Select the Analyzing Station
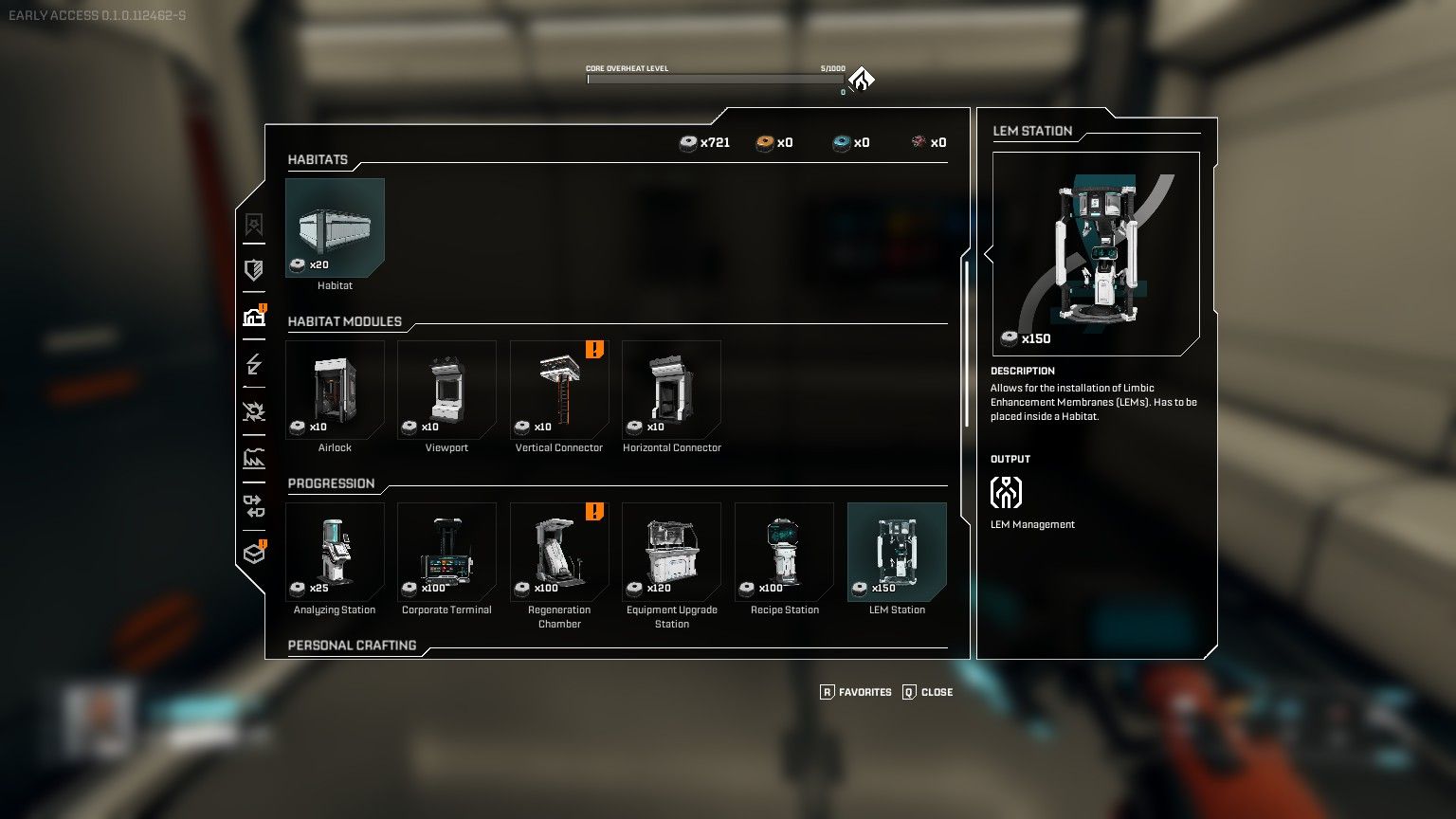 click(335, 552)
